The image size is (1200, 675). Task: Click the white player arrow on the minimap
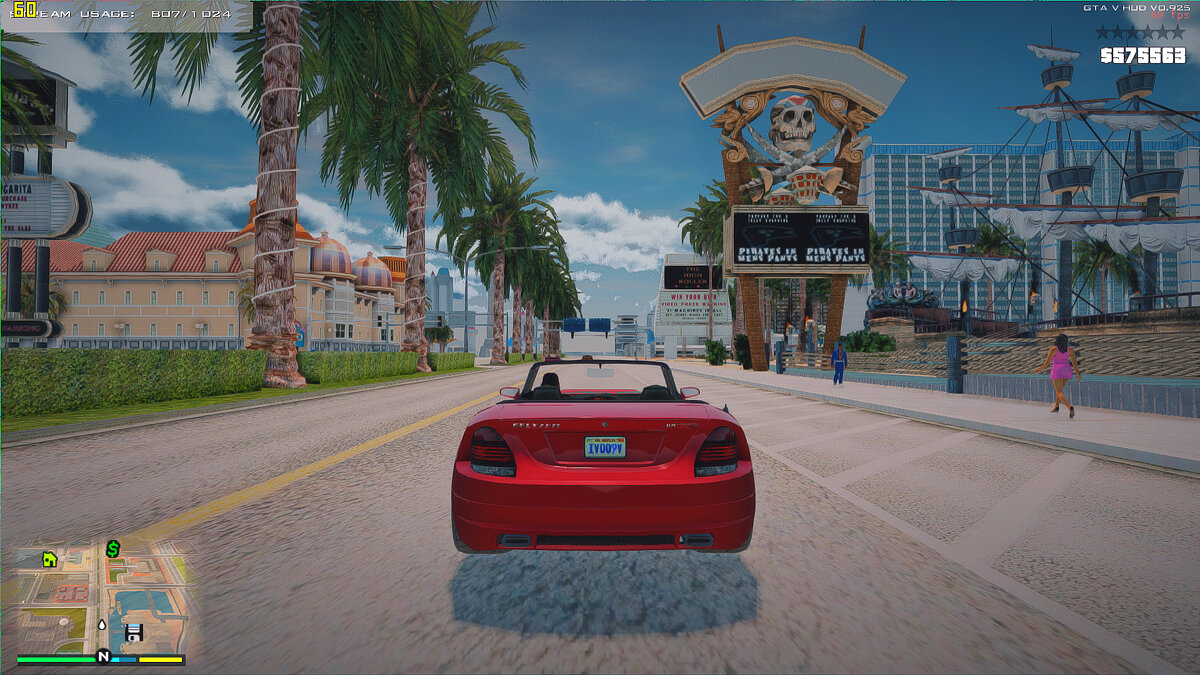point(102,625)
